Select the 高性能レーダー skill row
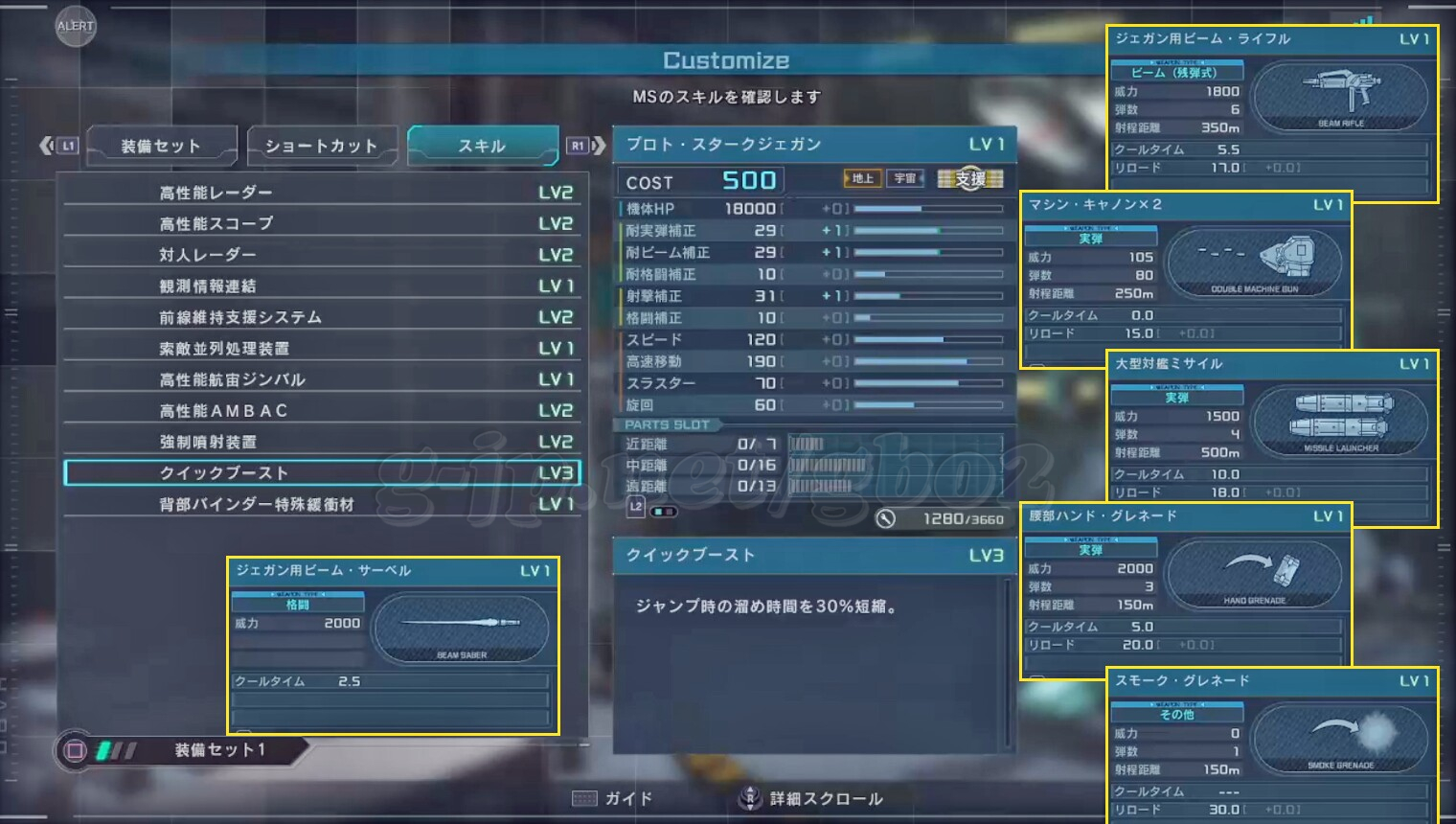Viewport: 1456px width, 824px height. (321, 193)
